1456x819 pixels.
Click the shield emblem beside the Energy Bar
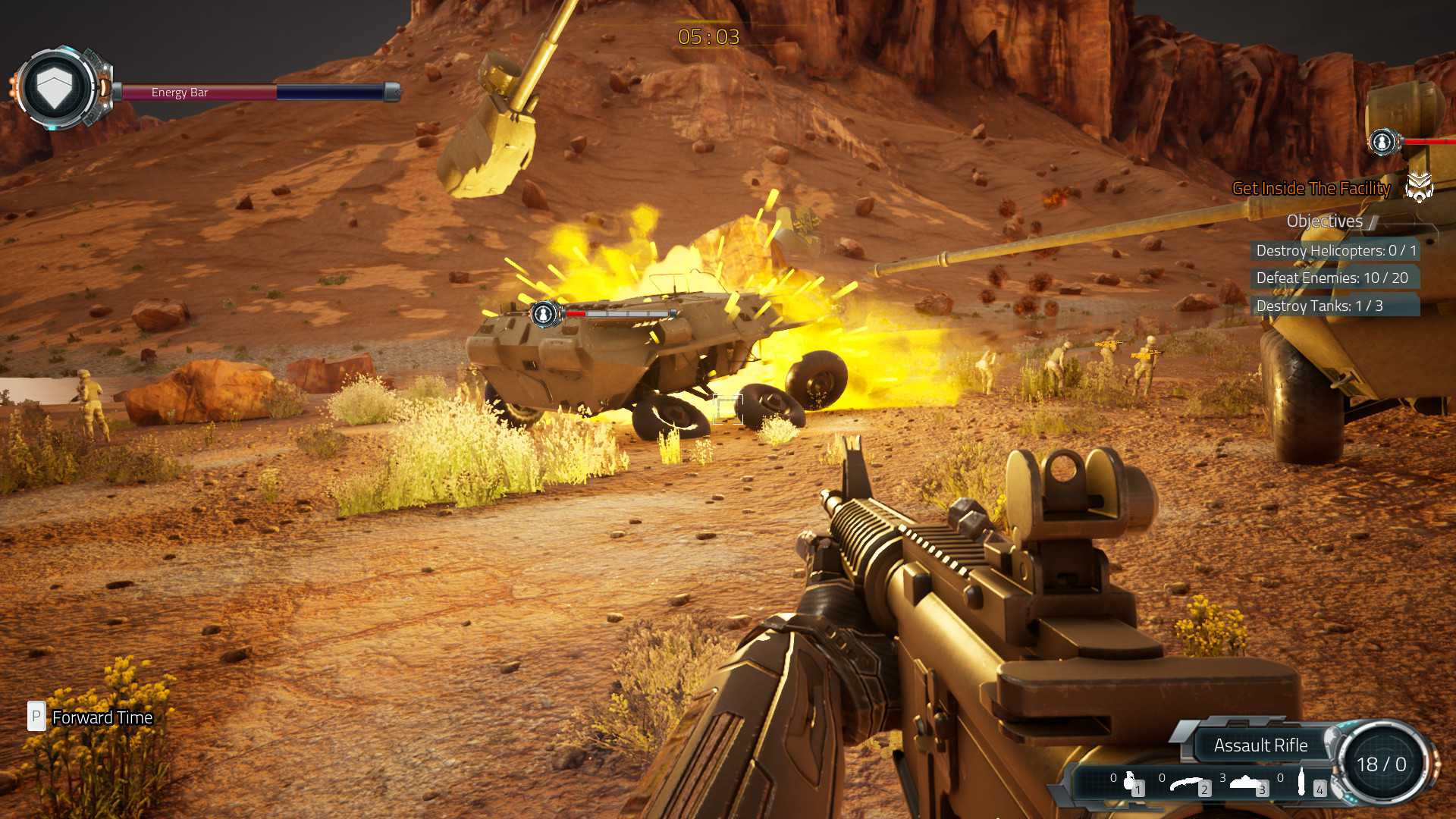[x=55, y=89]
